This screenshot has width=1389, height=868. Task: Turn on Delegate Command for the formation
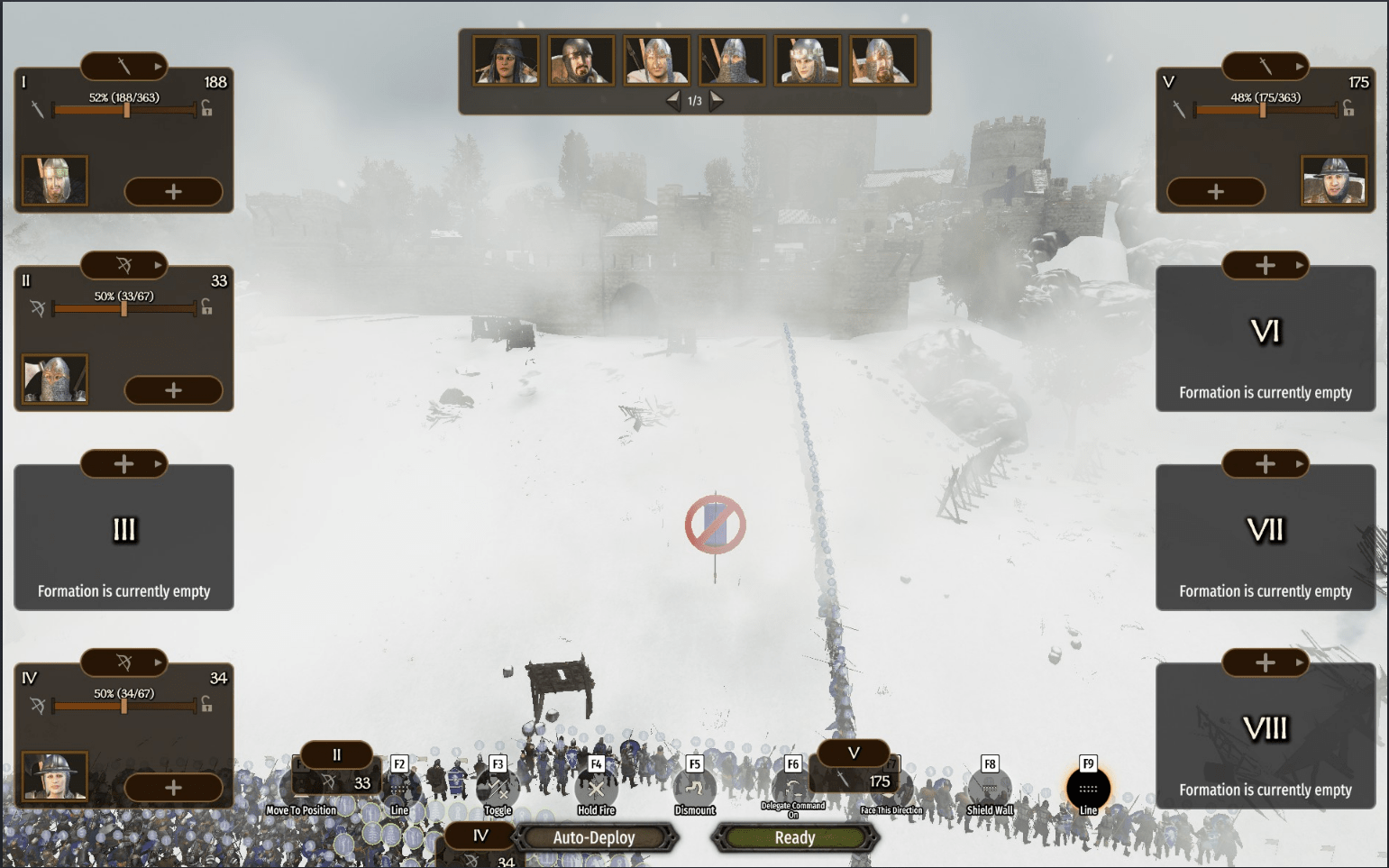click(x=792, y=787)
